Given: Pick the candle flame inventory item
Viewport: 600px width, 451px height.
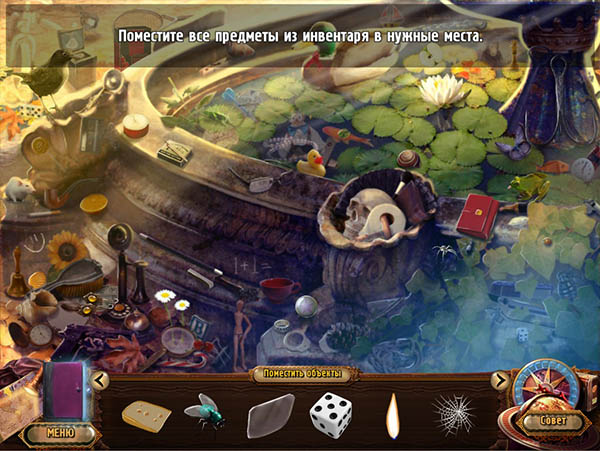Looking at the screenshot, I should pos(391,412).
